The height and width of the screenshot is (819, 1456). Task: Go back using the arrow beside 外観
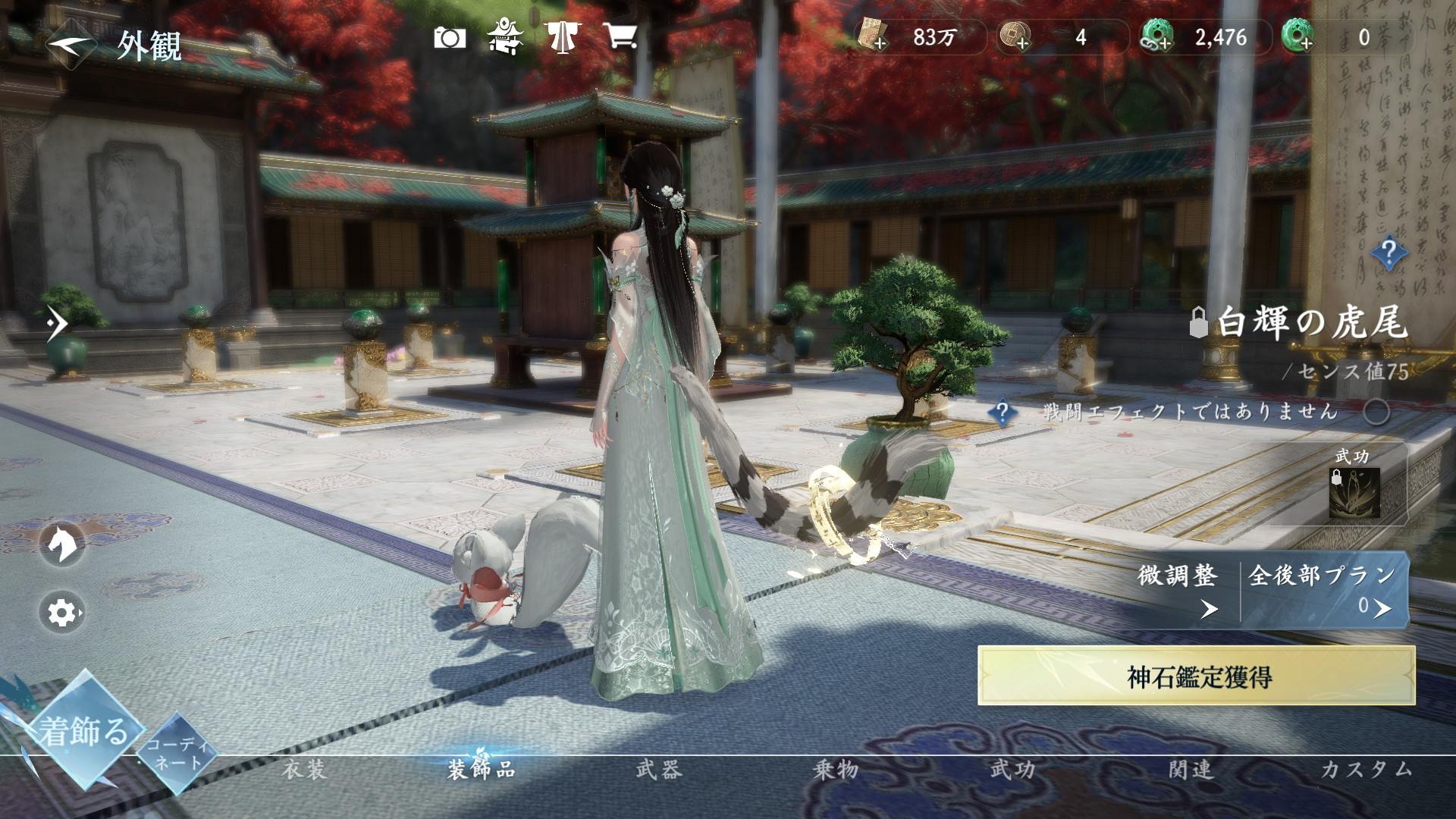tap(70, 44)
